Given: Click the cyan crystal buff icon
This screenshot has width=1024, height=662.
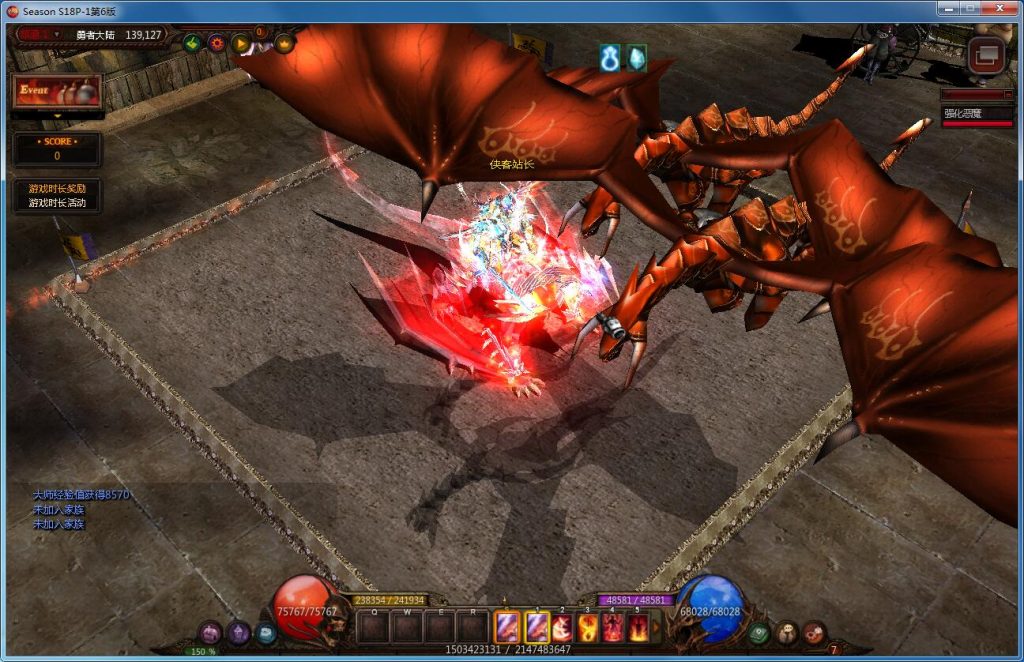Looking at the screenshot, I should pos(635,58).
